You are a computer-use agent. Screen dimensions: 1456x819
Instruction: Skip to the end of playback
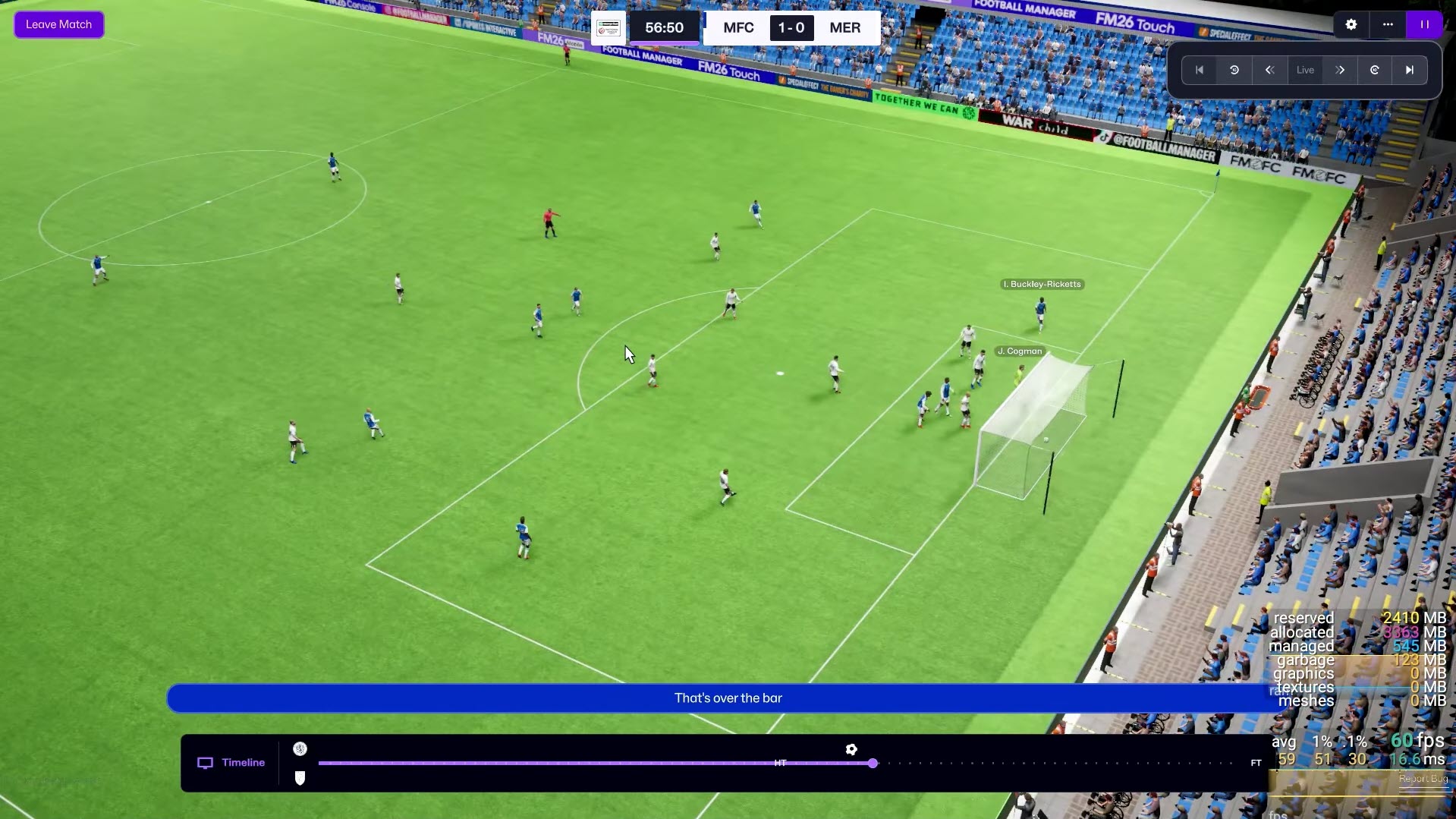(x=1410, y=70)
